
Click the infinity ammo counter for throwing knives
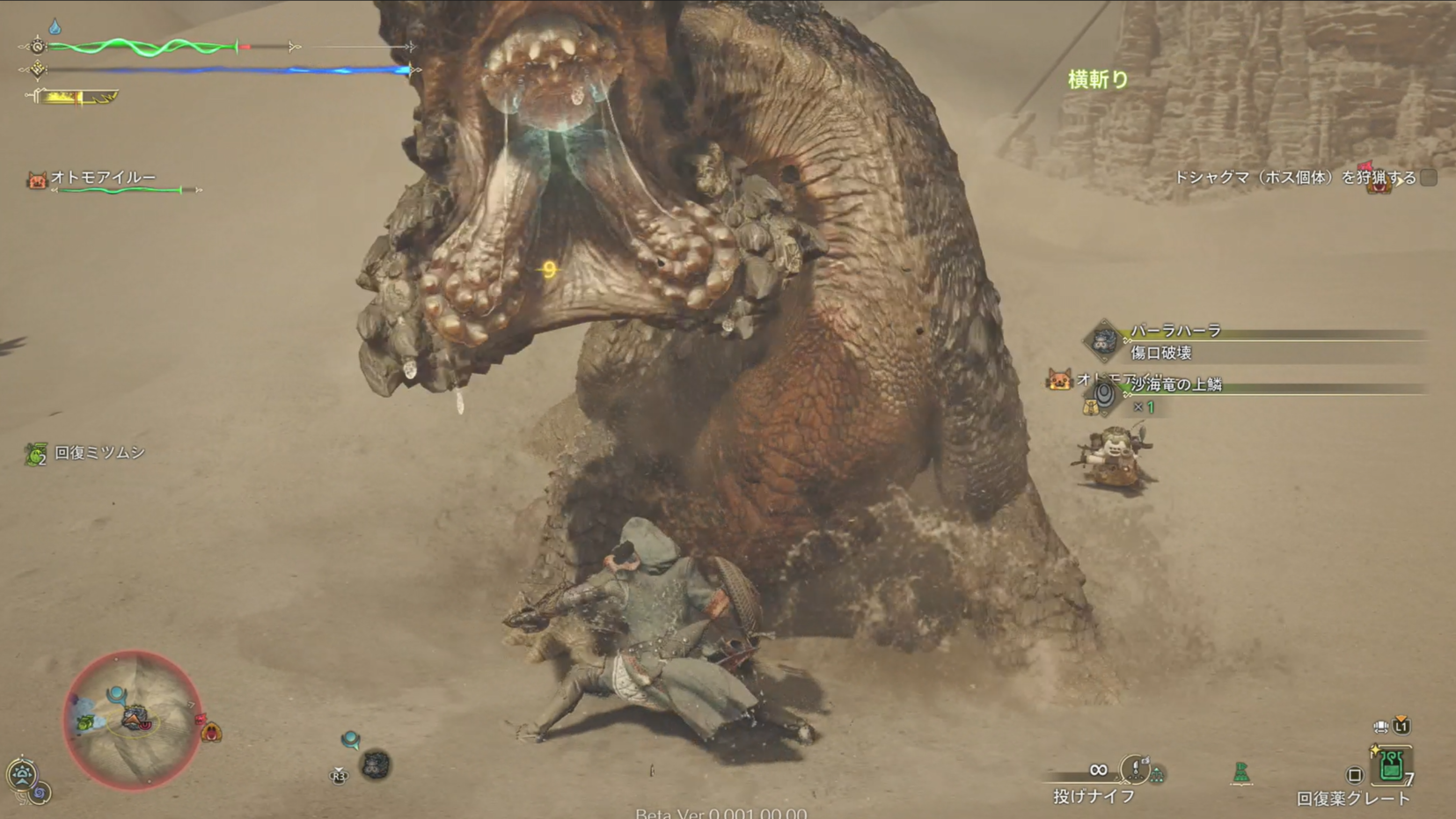[1099, 770]
